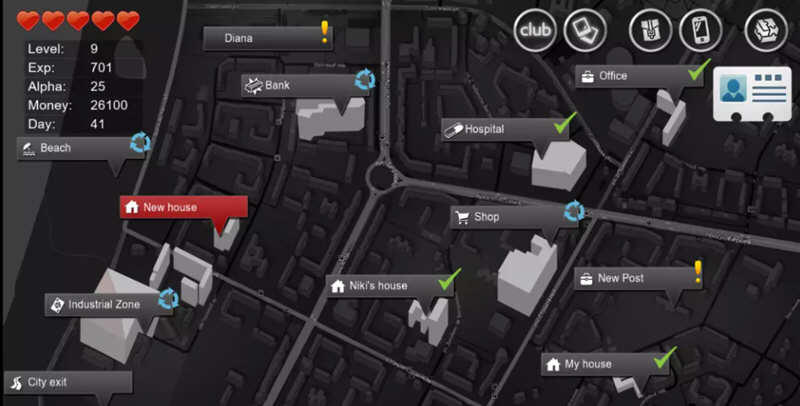Visit the Industrial Zone
The height and width of the screenshot is (406, 800).
[104, 304]
